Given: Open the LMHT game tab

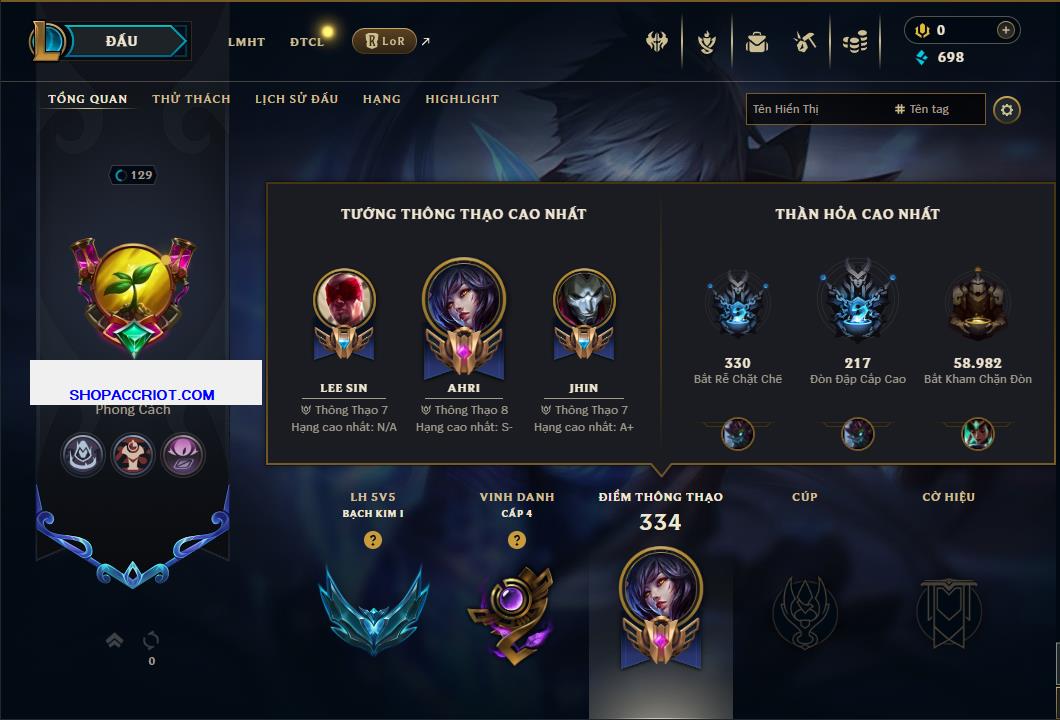Looking at the screenshot, I should click(246, 42).
